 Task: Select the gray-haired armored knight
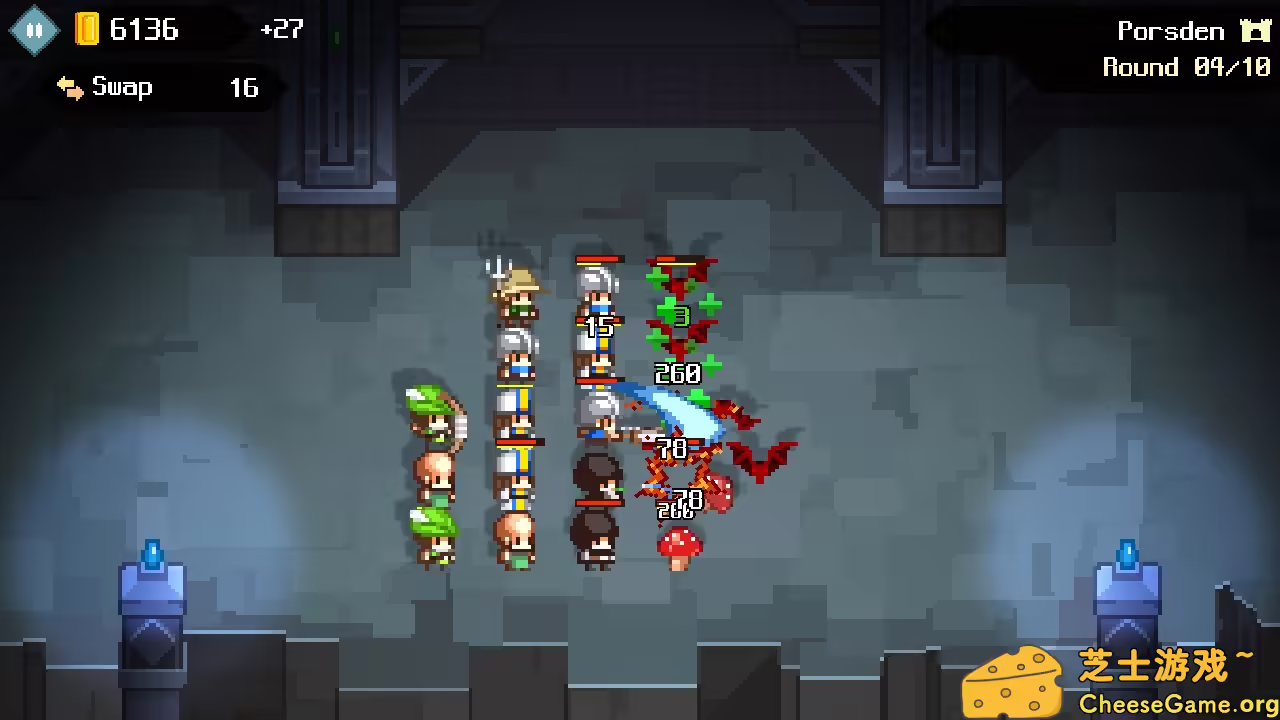pyautogui.click(x=595, y=290)
